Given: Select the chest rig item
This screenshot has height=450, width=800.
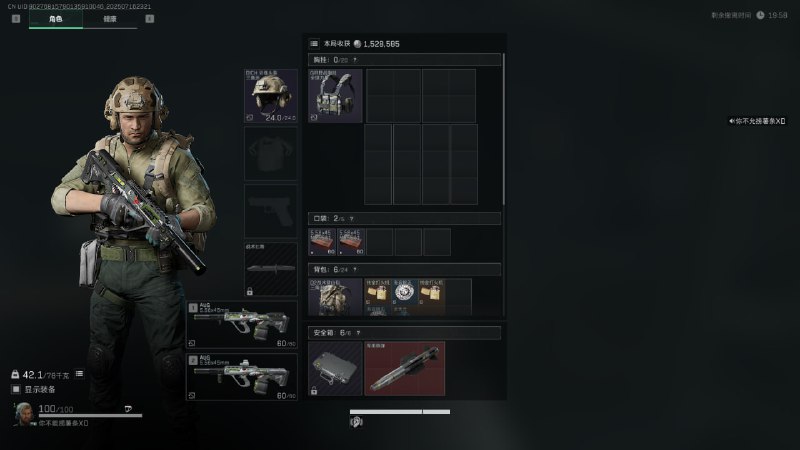Looking at the screenshot, I should pos(335,95).
